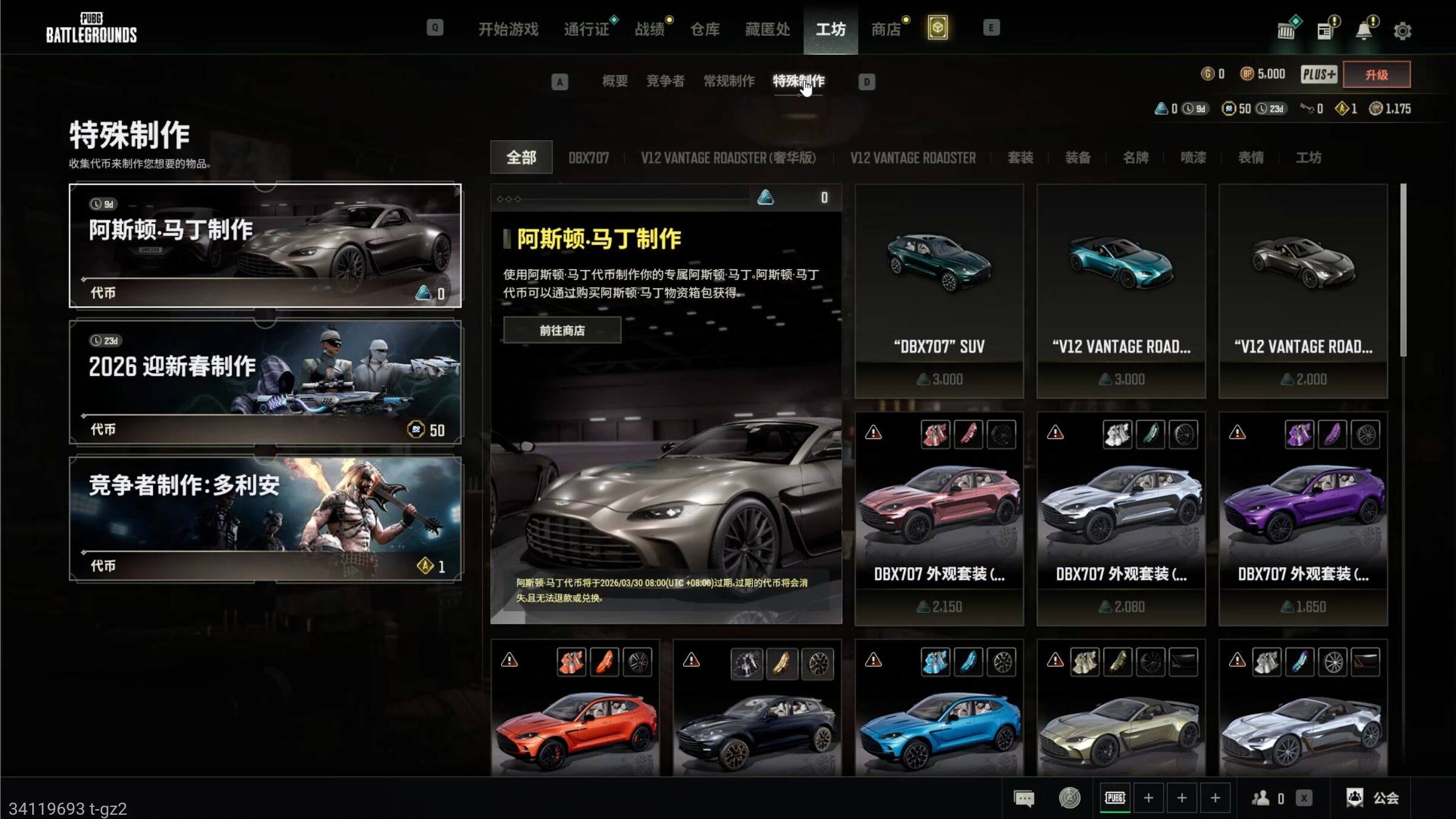Select the 阿斯顿·马丁制作 crafting banner

[x=265, y=246]
